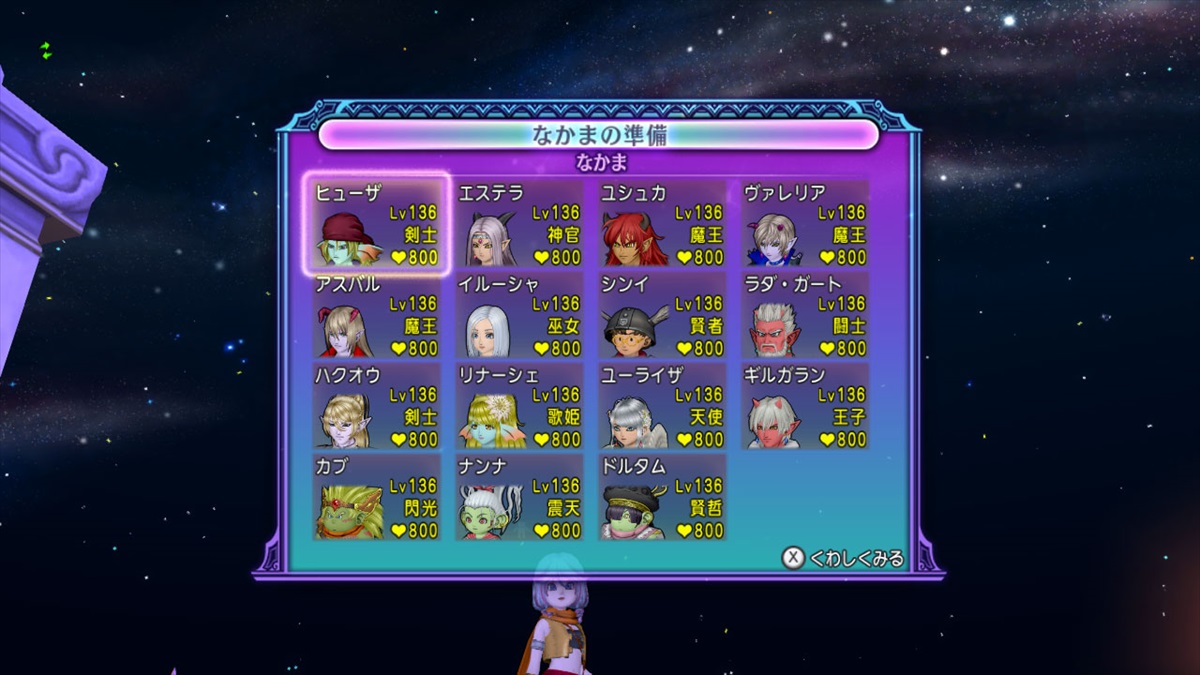
Task: Select ギルガラン the 王子
Action: pos(805,406)
